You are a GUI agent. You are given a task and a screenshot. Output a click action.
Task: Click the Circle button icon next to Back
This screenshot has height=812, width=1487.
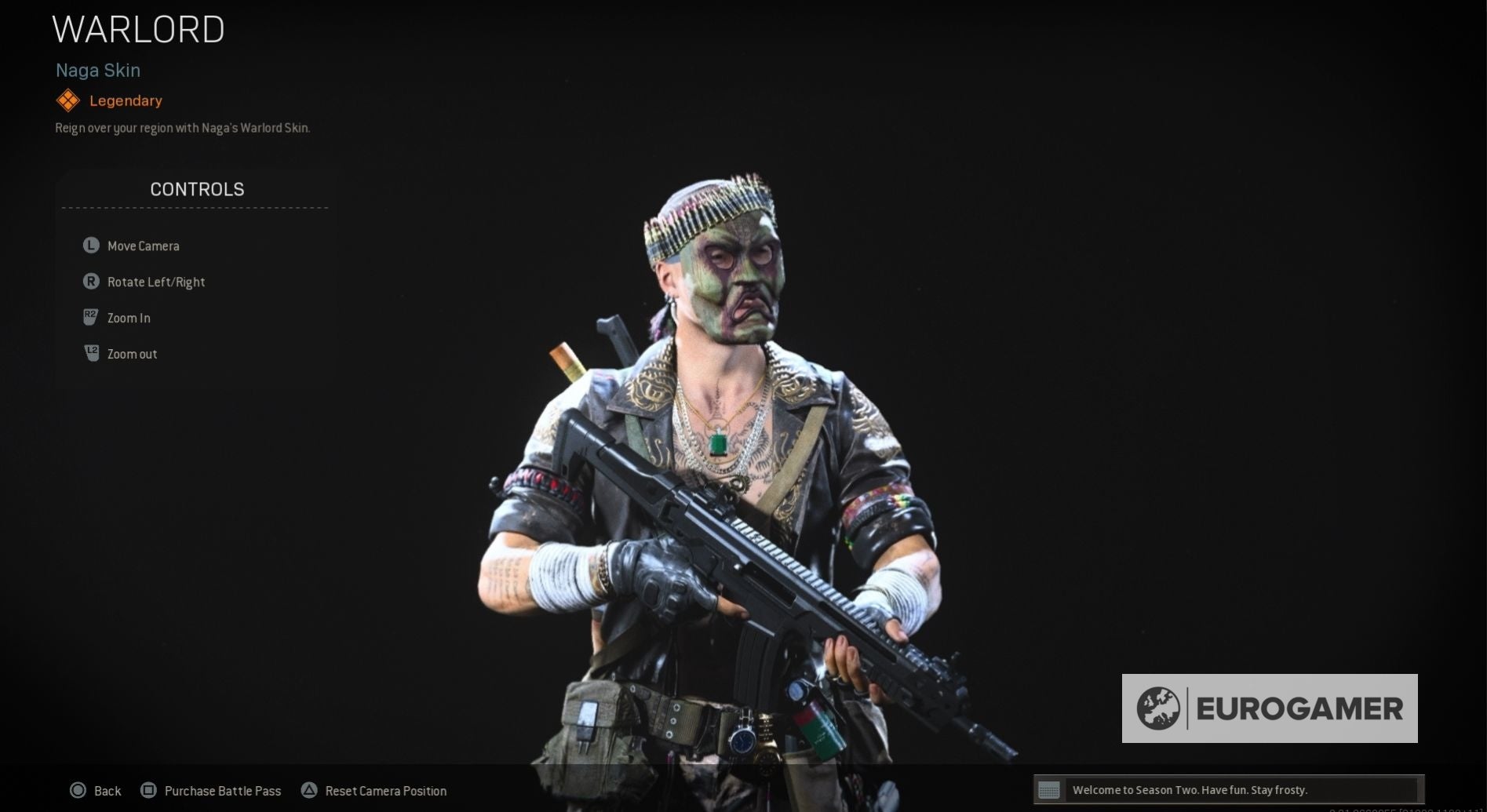[x=79, y=790]
